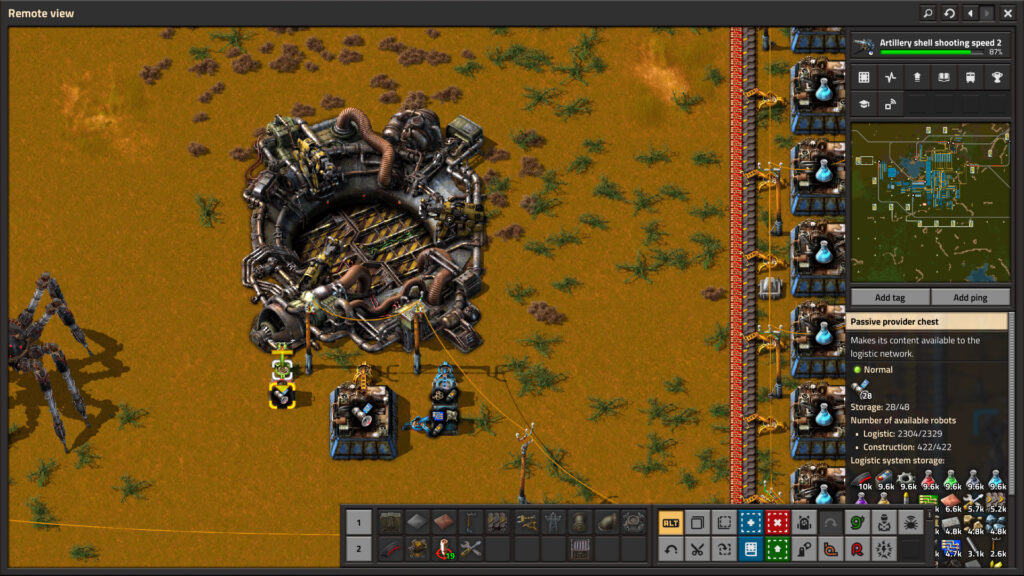This screenshot has height=576, width=1024.
Task: Click the minimap
Action: click(x=929, y=203)
